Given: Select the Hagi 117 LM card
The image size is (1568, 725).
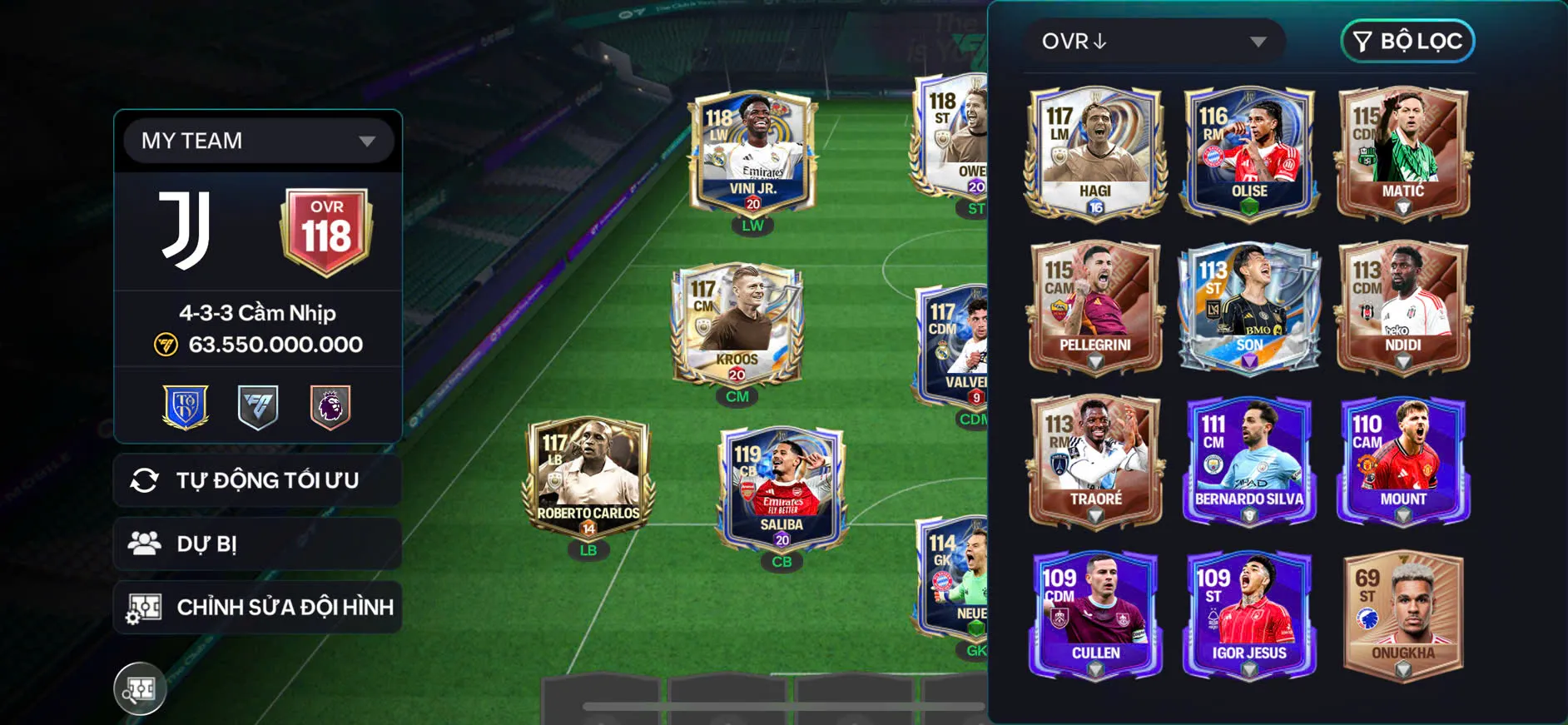Looking at the screenshot, I should 1094,152.
